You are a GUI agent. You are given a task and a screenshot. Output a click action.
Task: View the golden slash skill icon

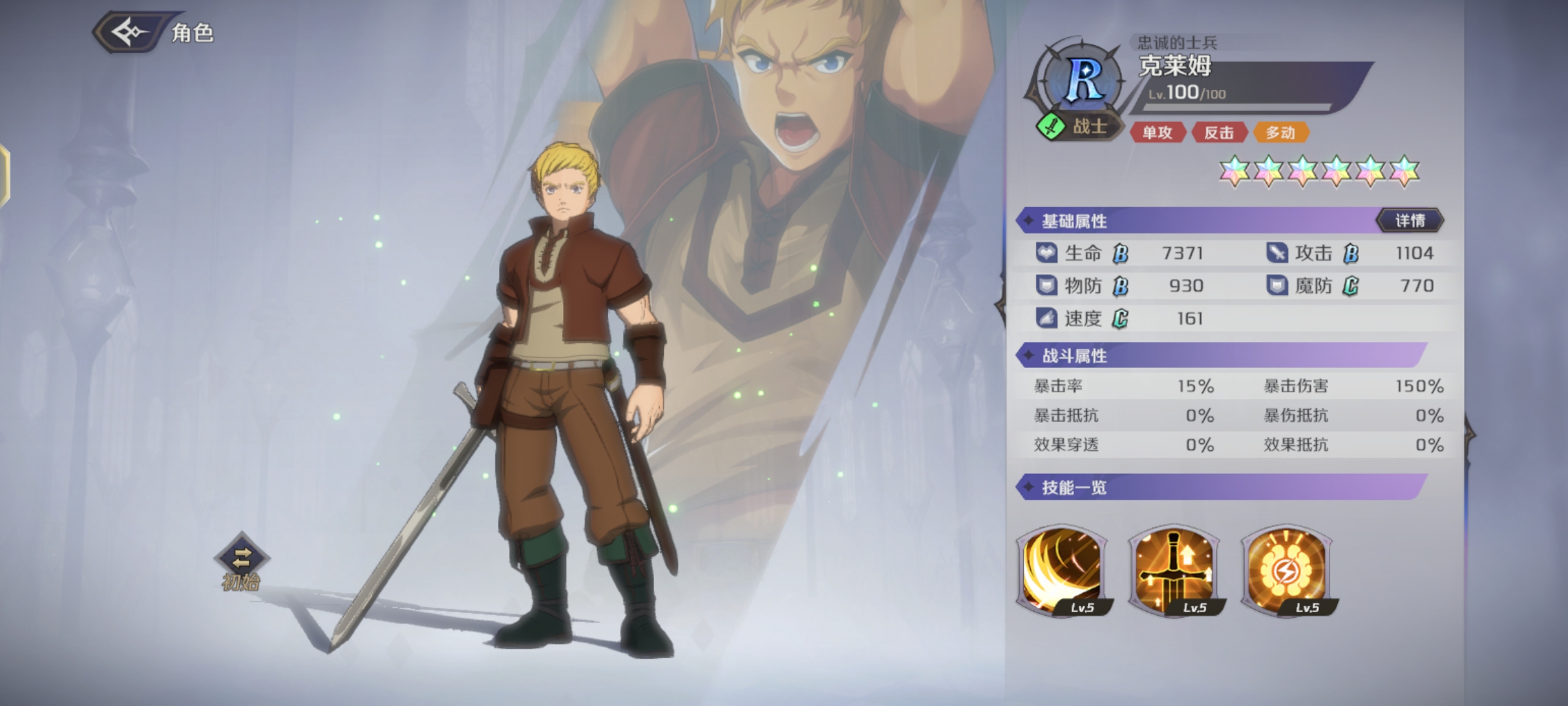(1062, 570)
